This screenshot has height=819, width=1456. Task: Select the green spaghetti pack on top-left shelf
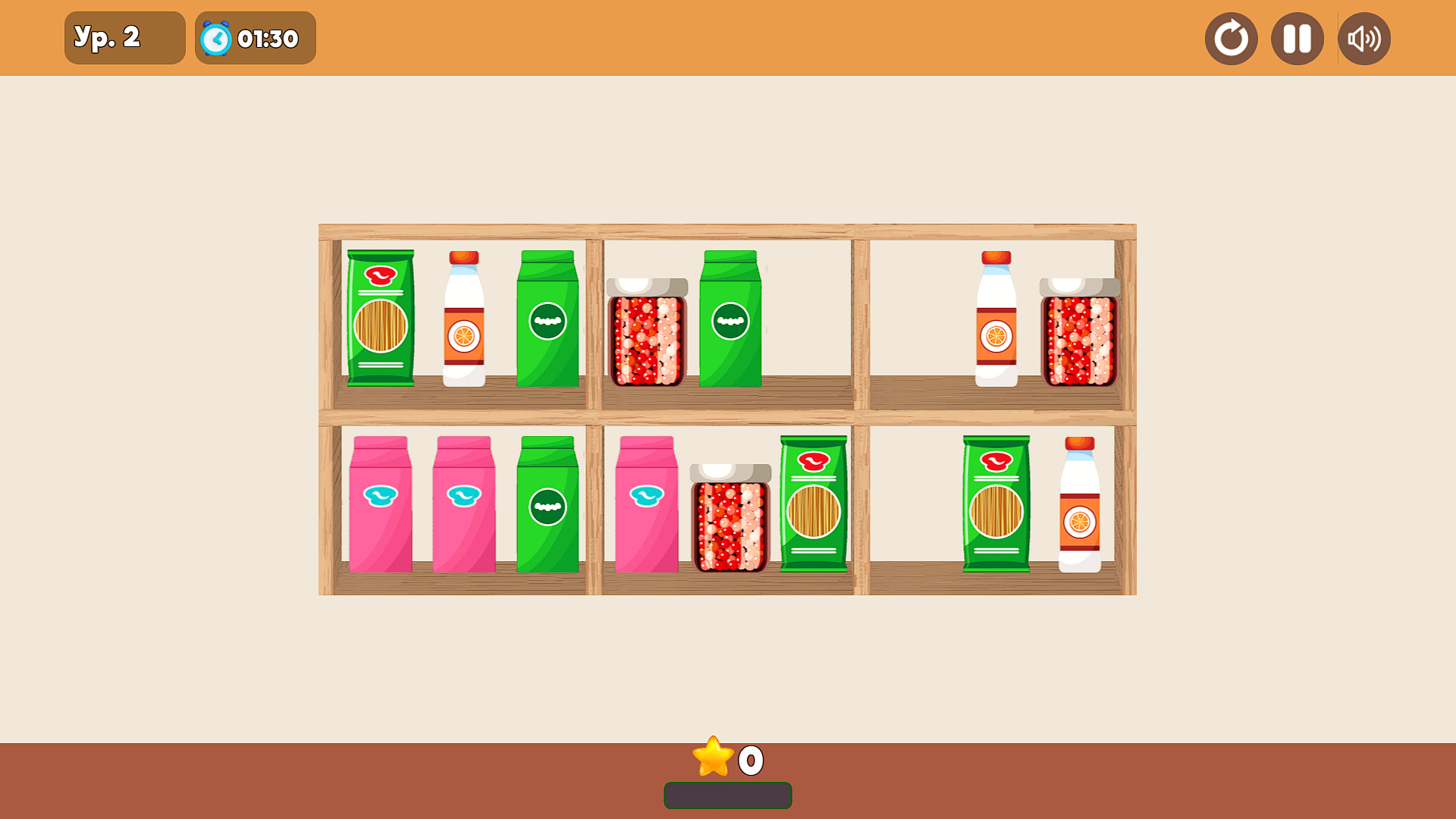click(x=380, y=318)
